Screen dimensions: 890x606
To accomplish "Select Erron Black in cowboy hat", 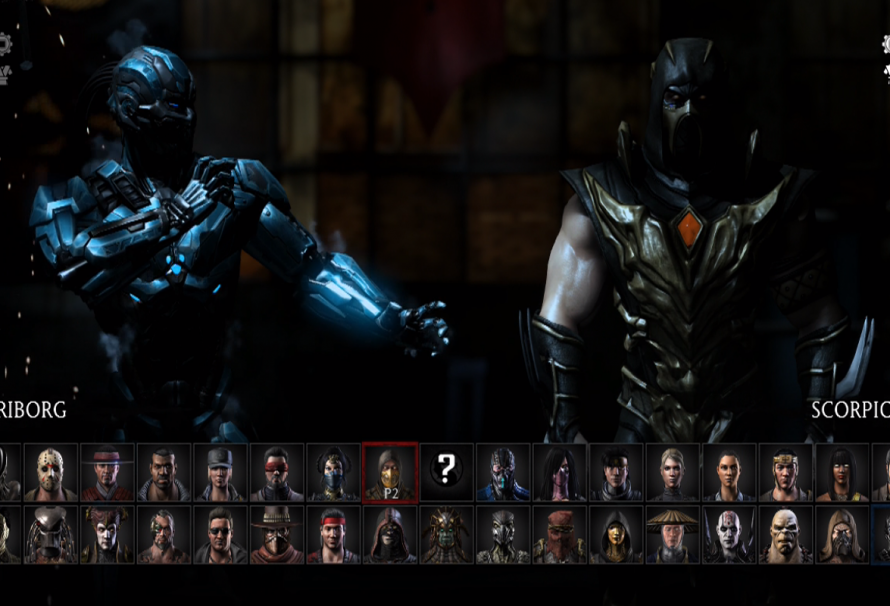I will point(277,535).
